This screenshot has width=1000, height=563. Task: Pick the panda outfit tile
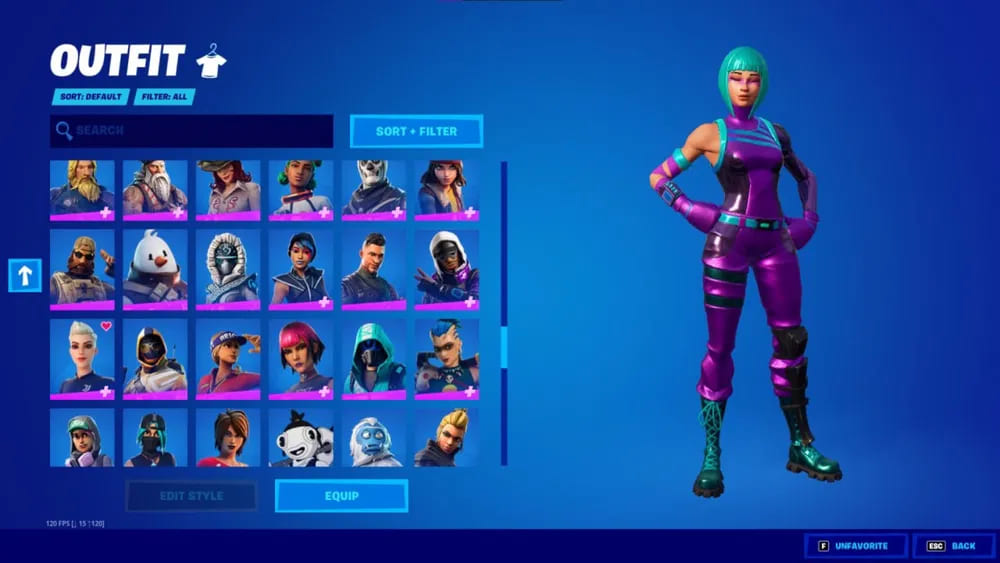coord(301,437)
